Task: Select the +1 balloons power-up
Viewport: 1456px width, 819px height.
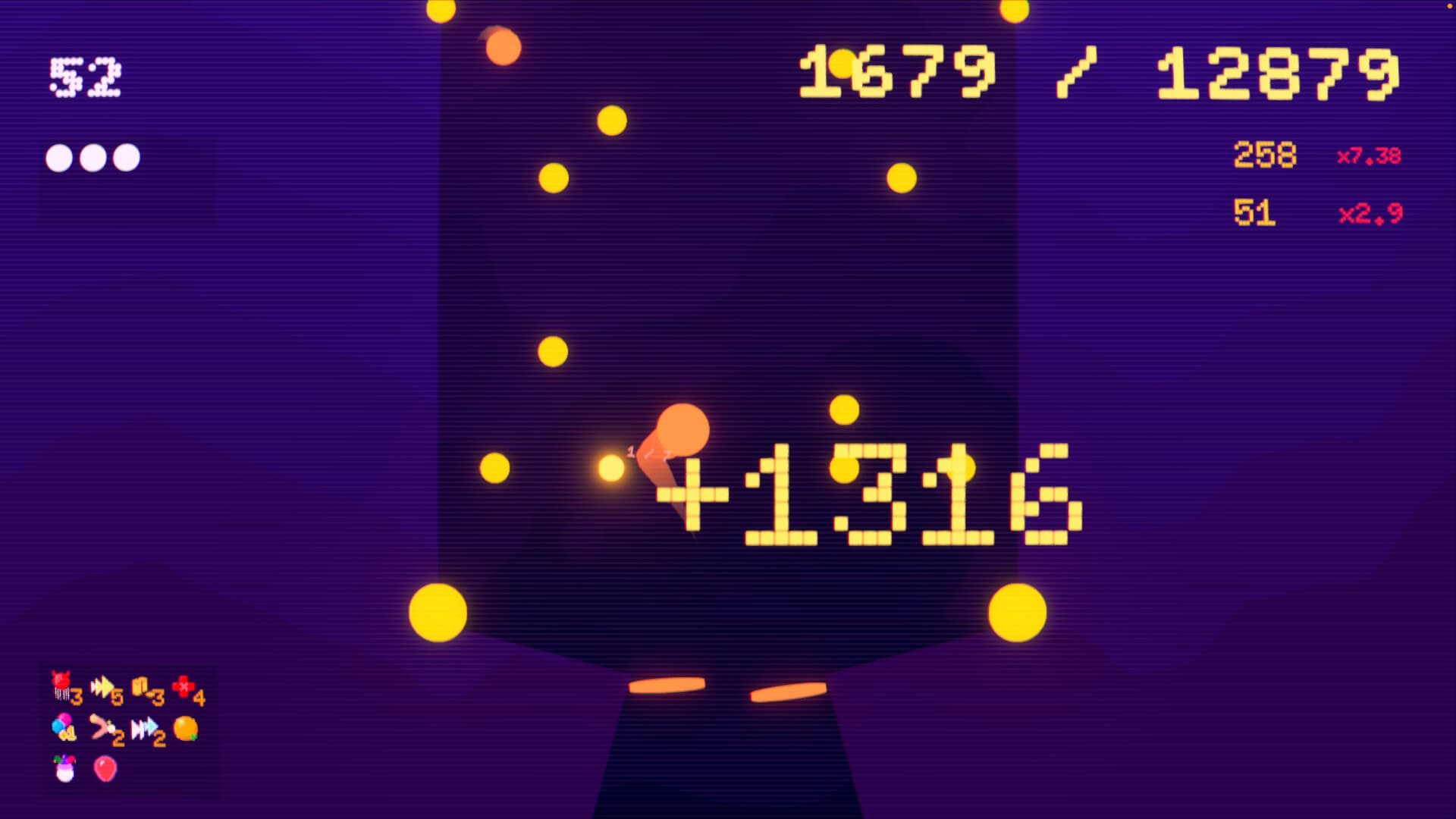Action: [61, 724]
